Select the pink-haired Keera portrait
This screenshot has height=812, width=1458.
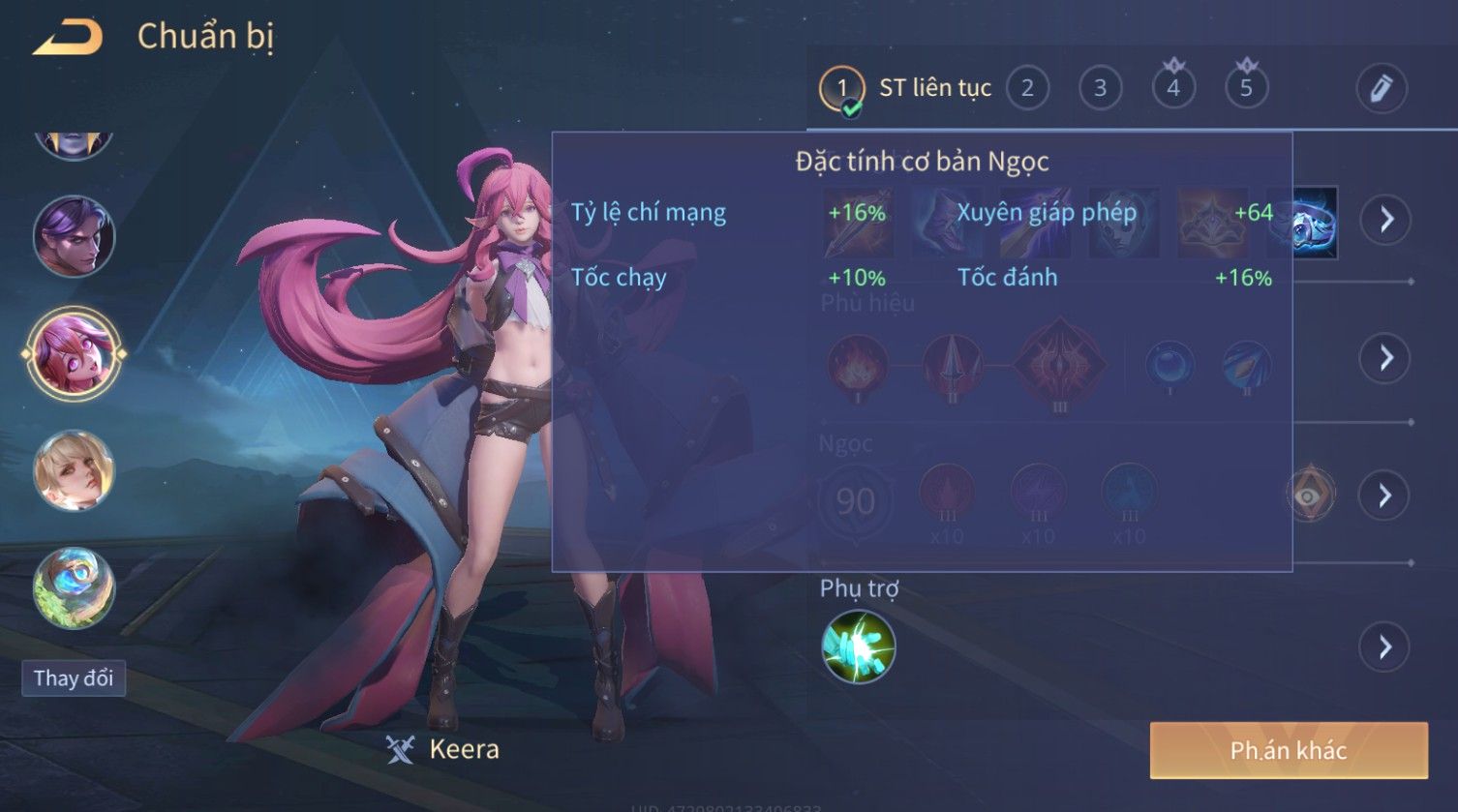[74, 354]
